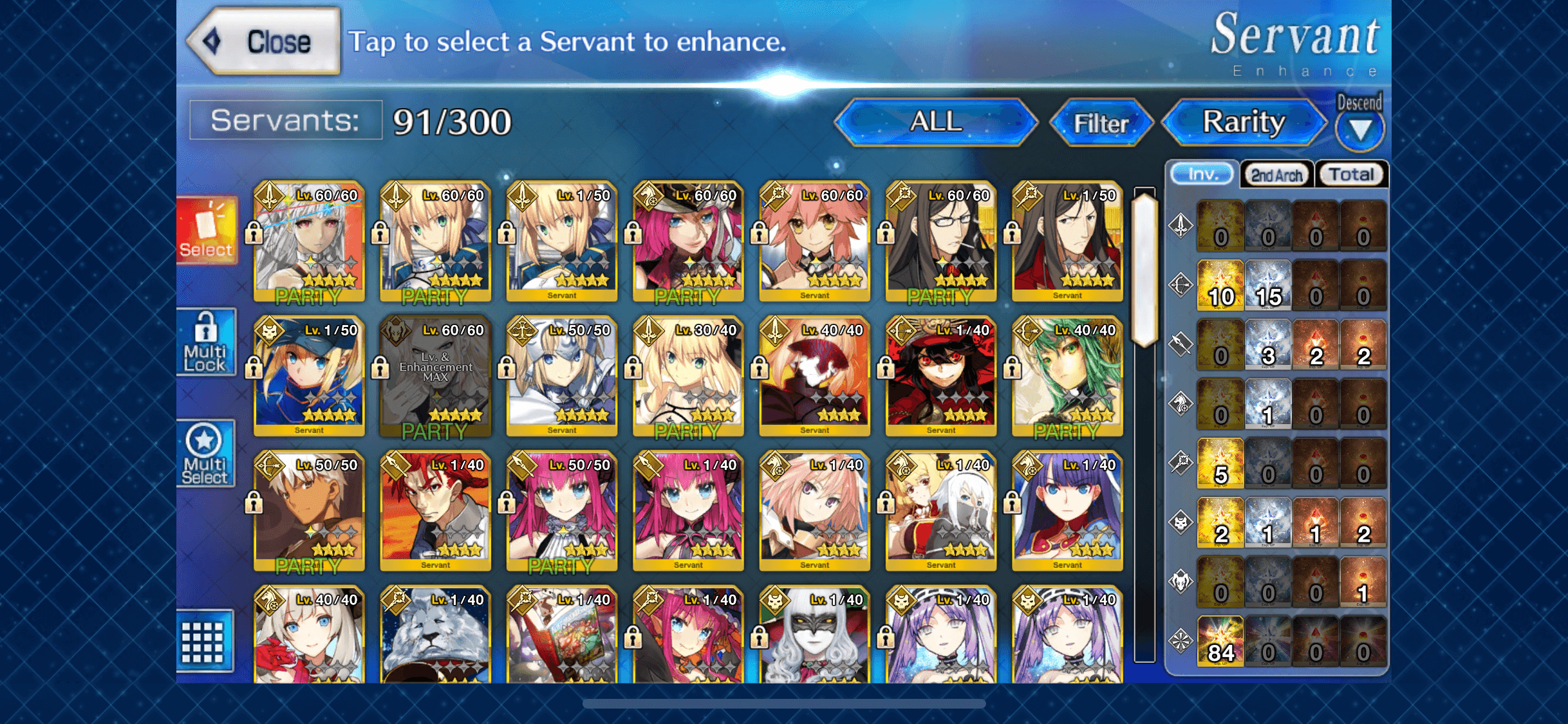Choose the red-haired Lv. 1/40 Lancer servant

pyautogui.click(x=435, y=511)
